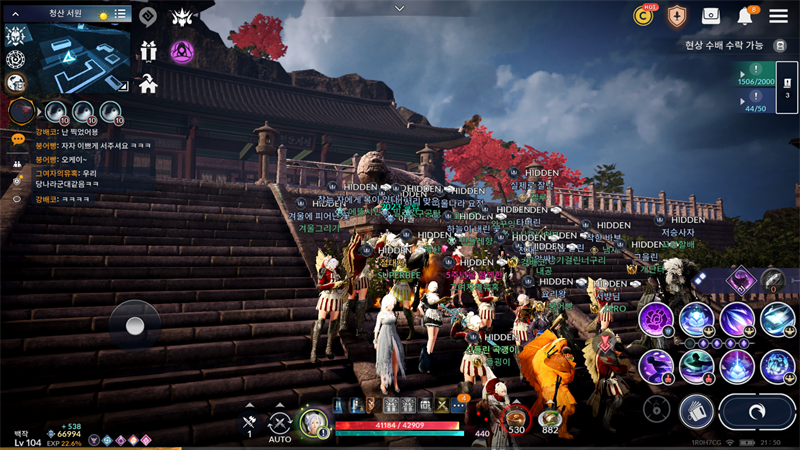
Task: Tap the white horned-crest icon near the top
Action: (182, 16)
